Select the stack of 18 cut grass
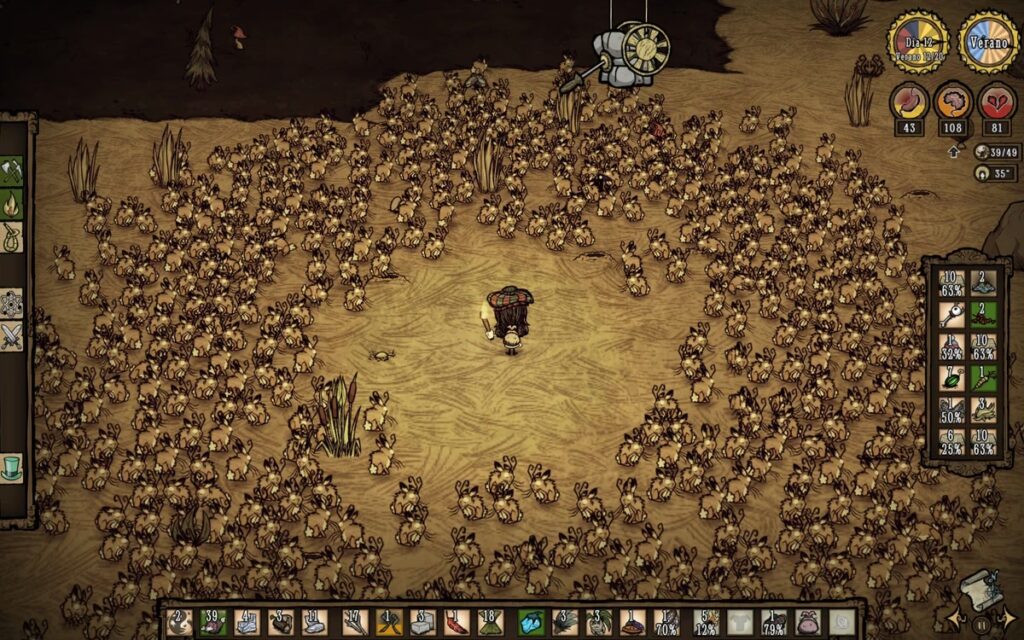 pos(490,622)
